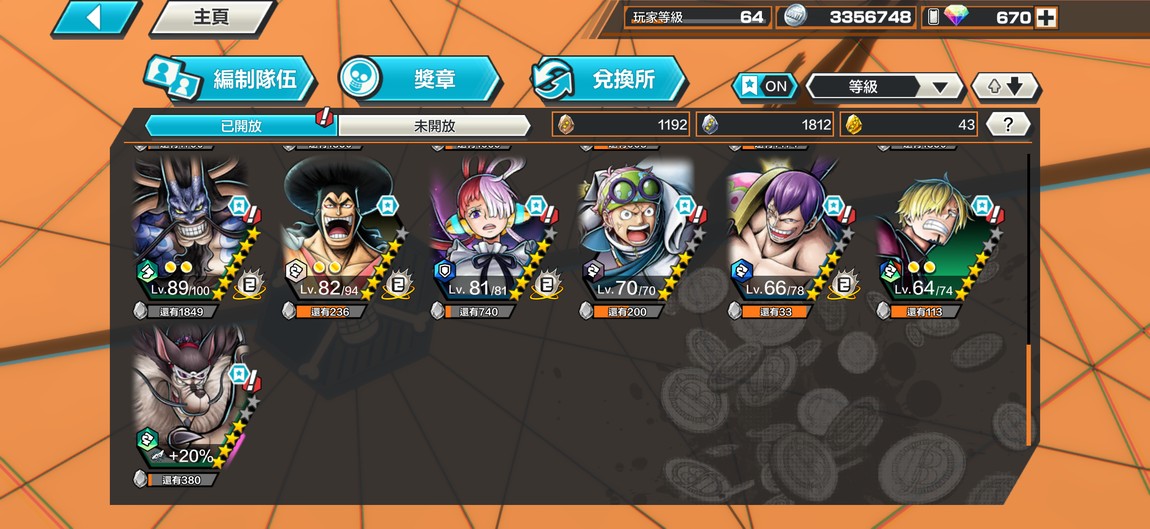The height and width of the screenshot is (529, 1150).
Task: Open the 等級 sort dropdown
Action: 884,87
